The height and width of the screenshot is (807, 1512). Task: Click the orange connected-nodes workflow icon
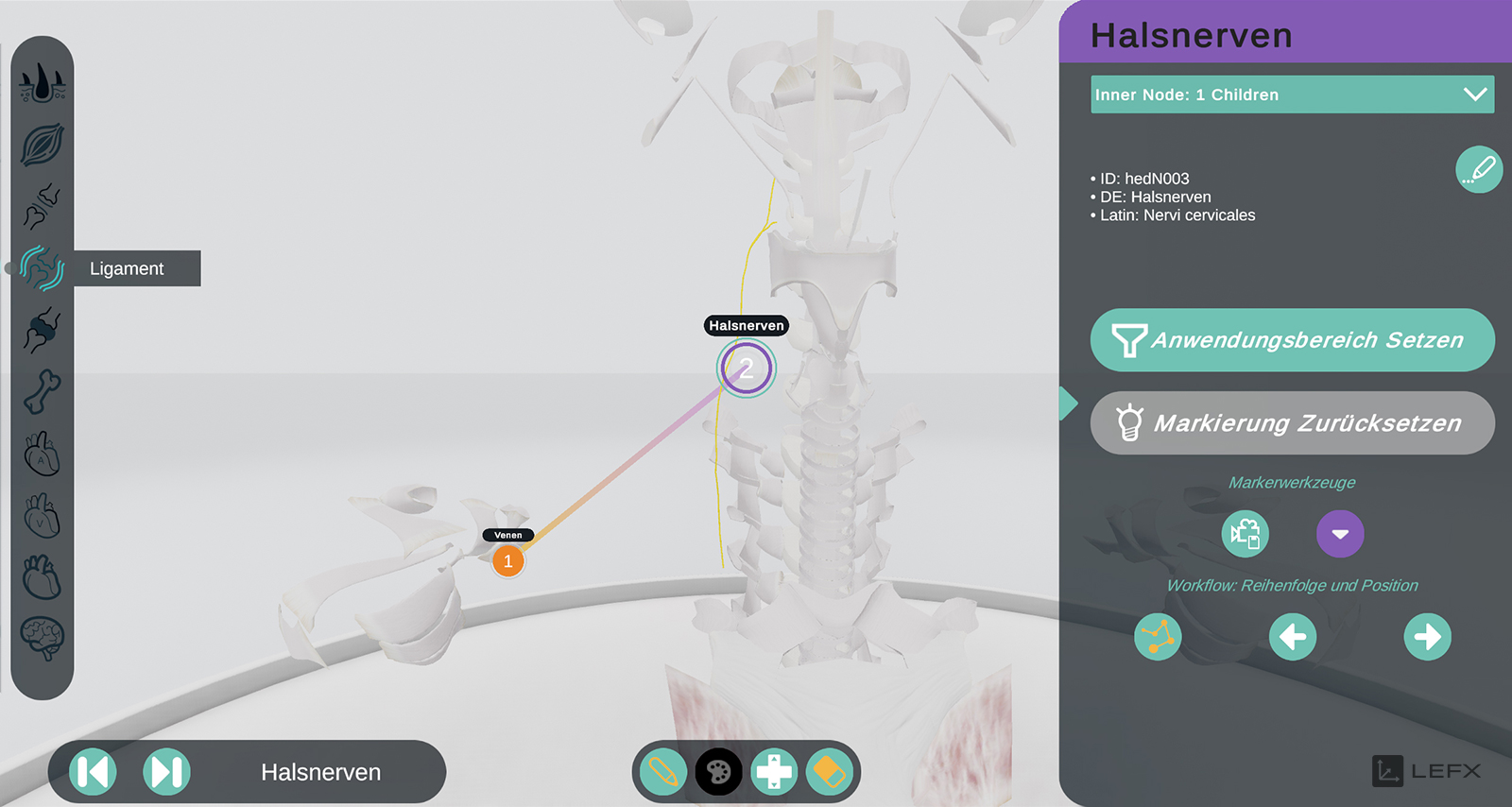tap(1158, 636)
